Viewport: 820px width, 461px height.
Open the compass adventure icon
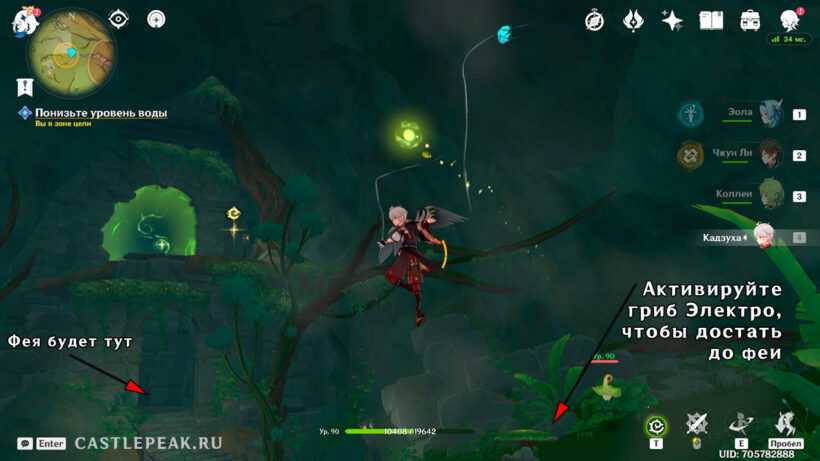[x=595, y=21]
